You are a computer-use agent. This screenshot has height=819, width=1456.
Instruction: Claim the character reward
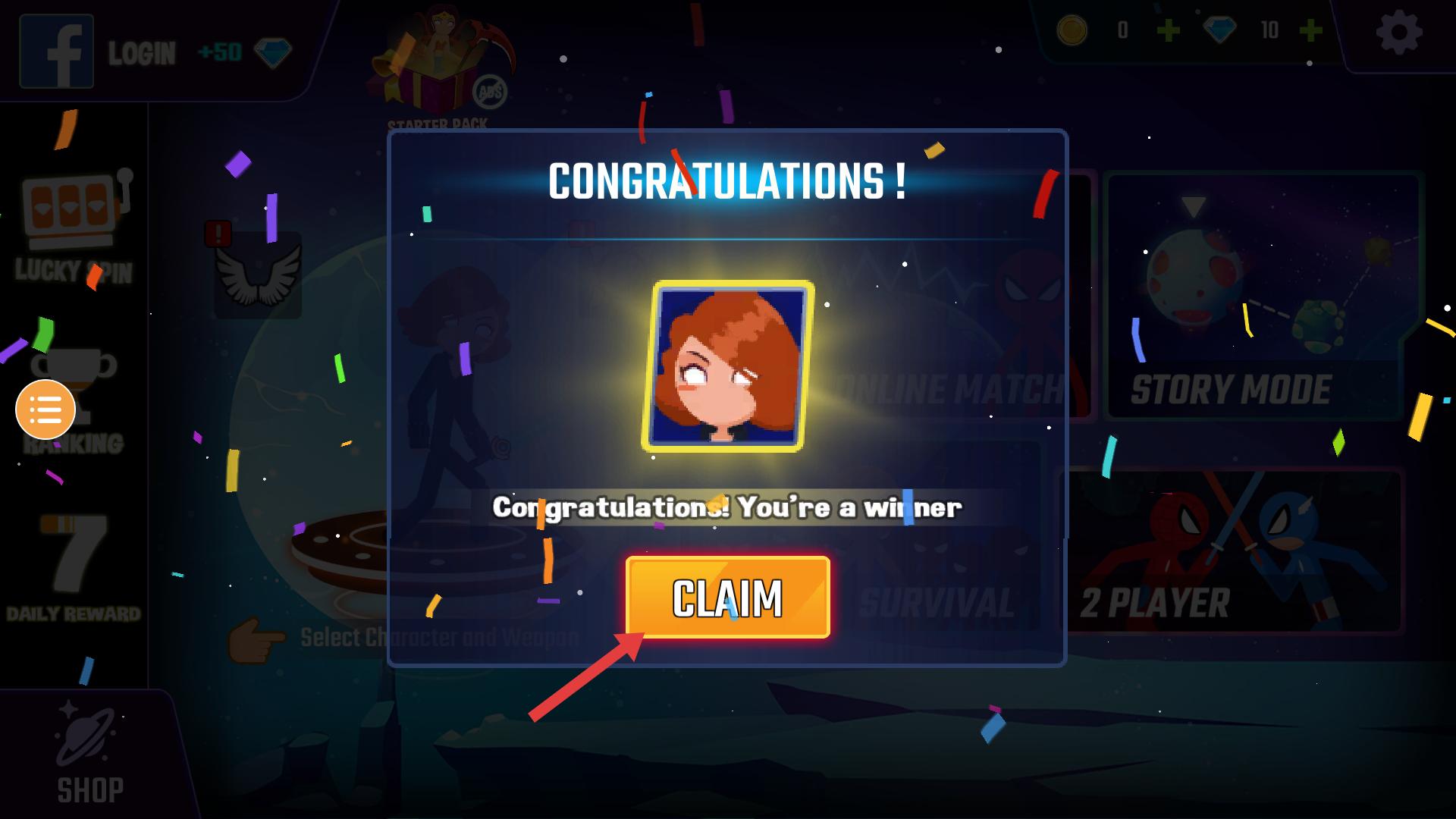[727, 598]
